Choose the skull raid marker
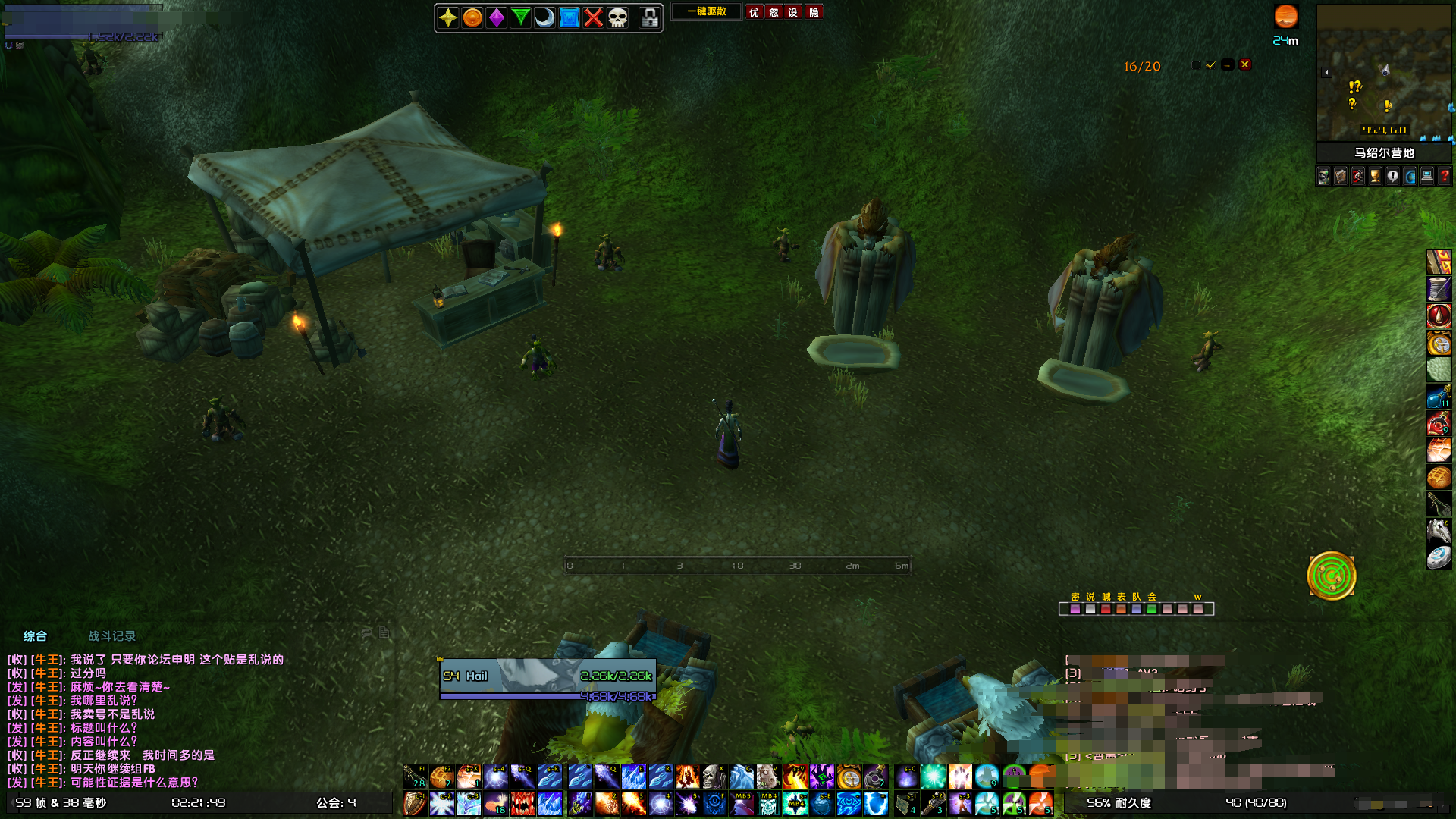The width and height of the screenshot is (1456, 819). click(618, 18)
